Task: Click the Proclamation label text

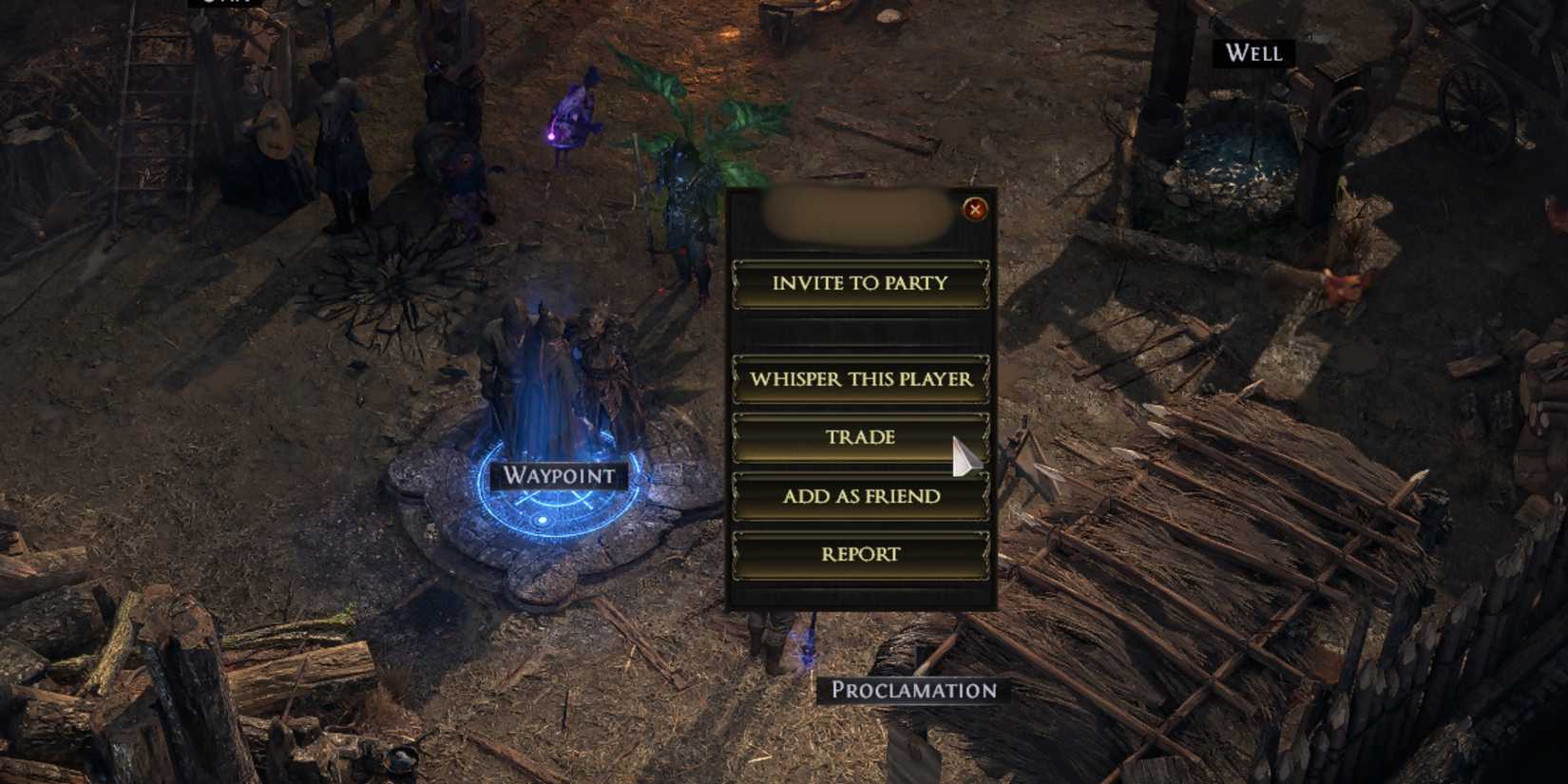Action: point(915,693)
